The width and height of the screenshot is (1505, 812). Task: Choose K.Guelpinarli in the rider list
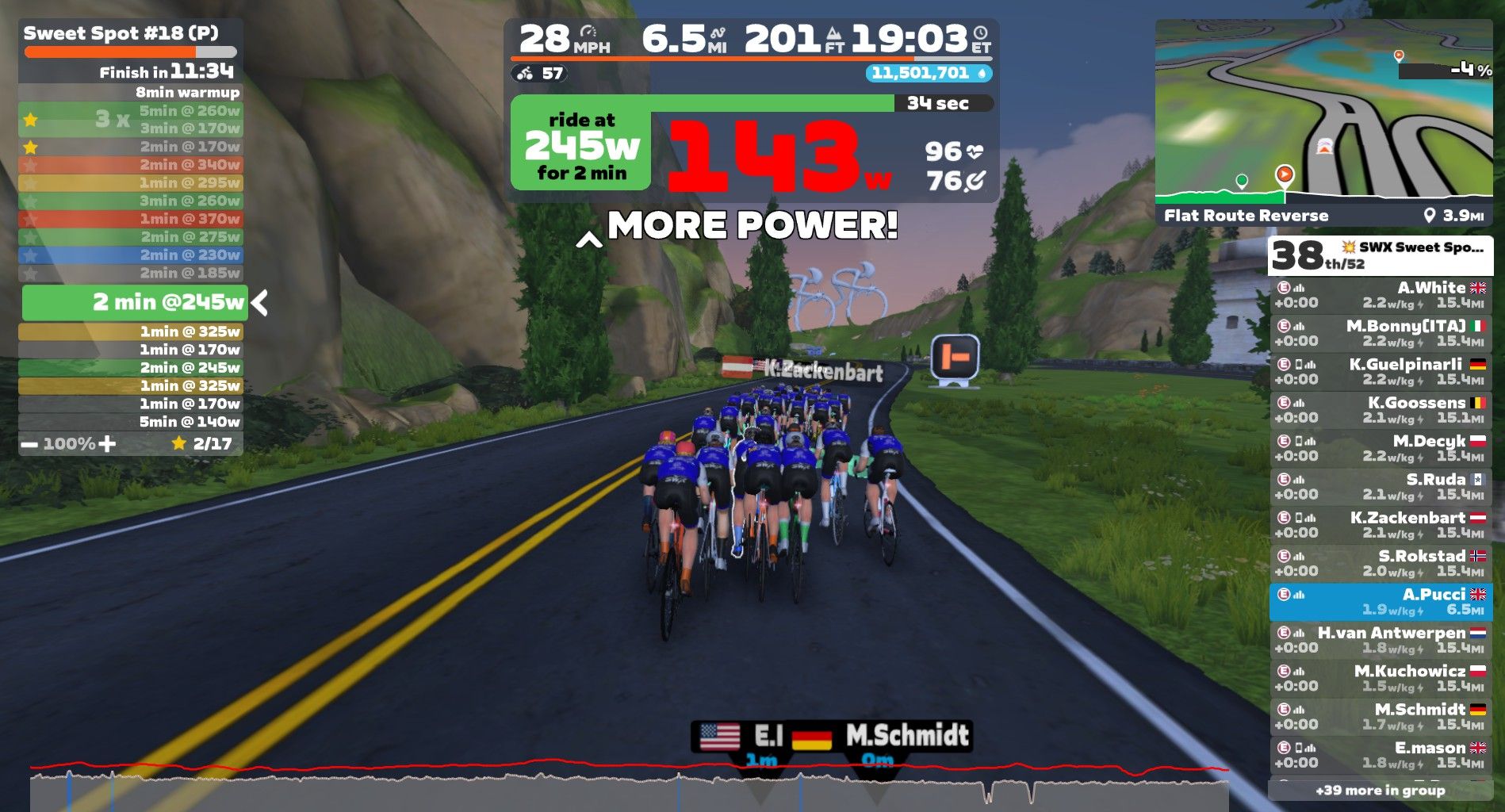point(1380,372)
